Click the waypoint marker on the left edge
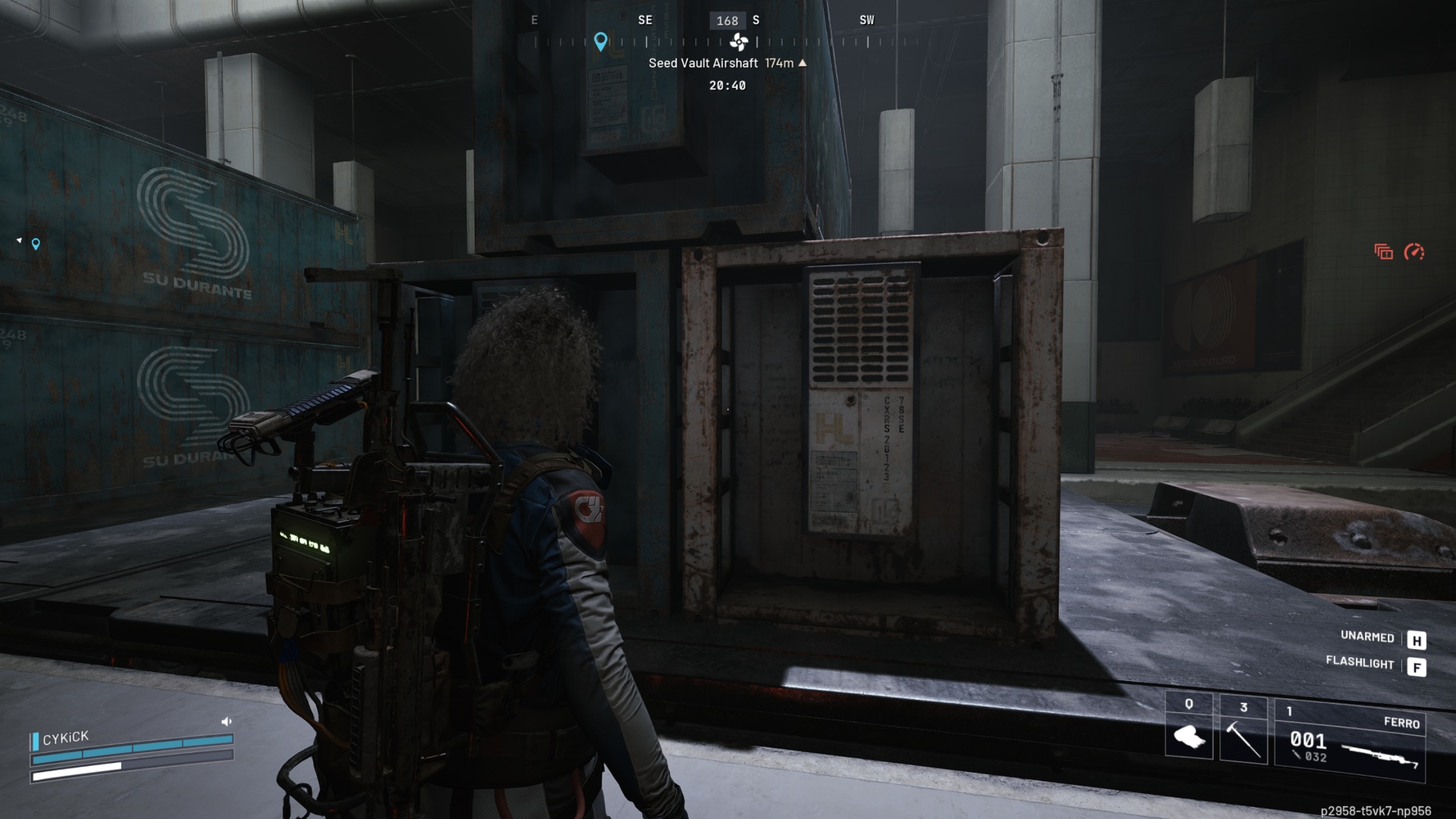 point(35,244)
